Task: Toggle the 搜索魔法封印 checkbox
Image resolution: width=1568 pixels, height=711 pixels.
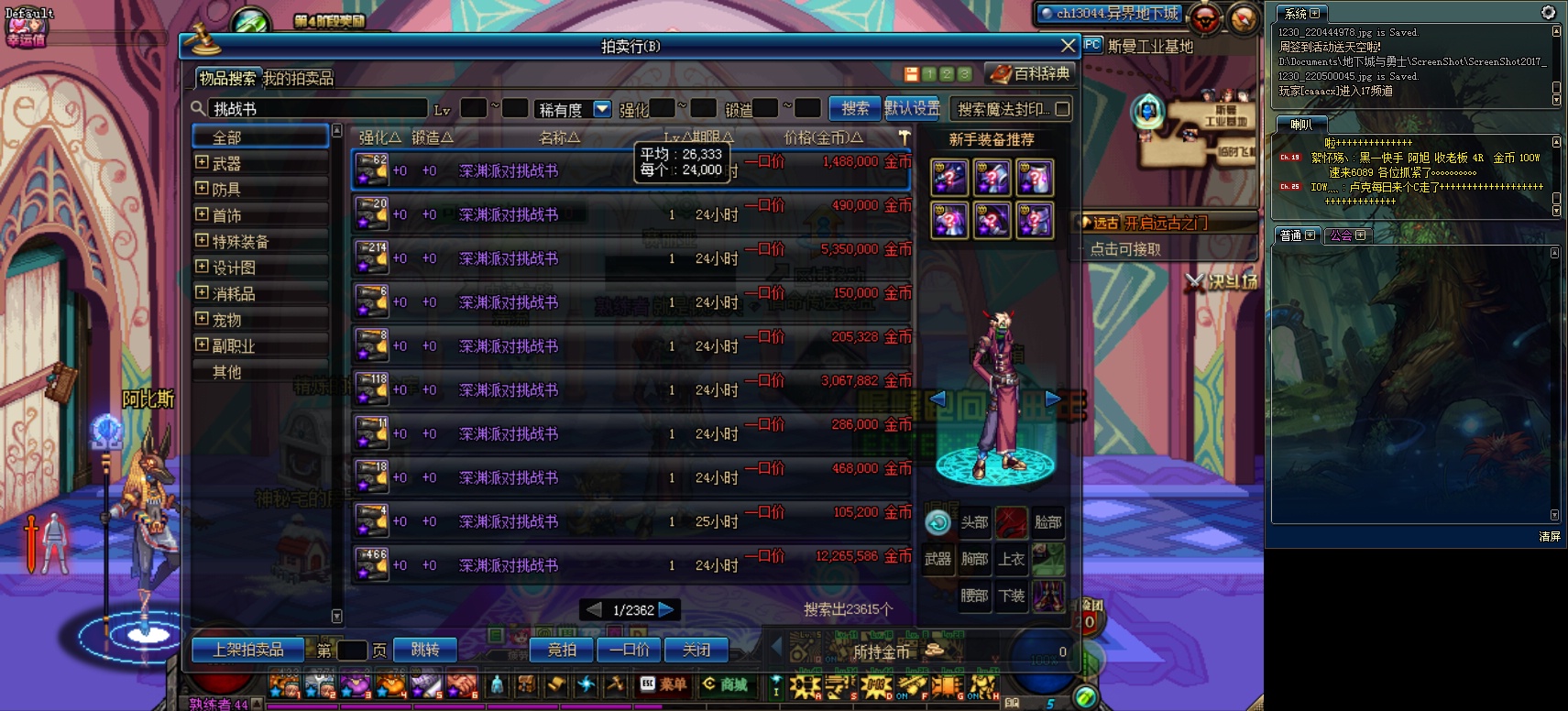Action: (x=1062, y=109)
